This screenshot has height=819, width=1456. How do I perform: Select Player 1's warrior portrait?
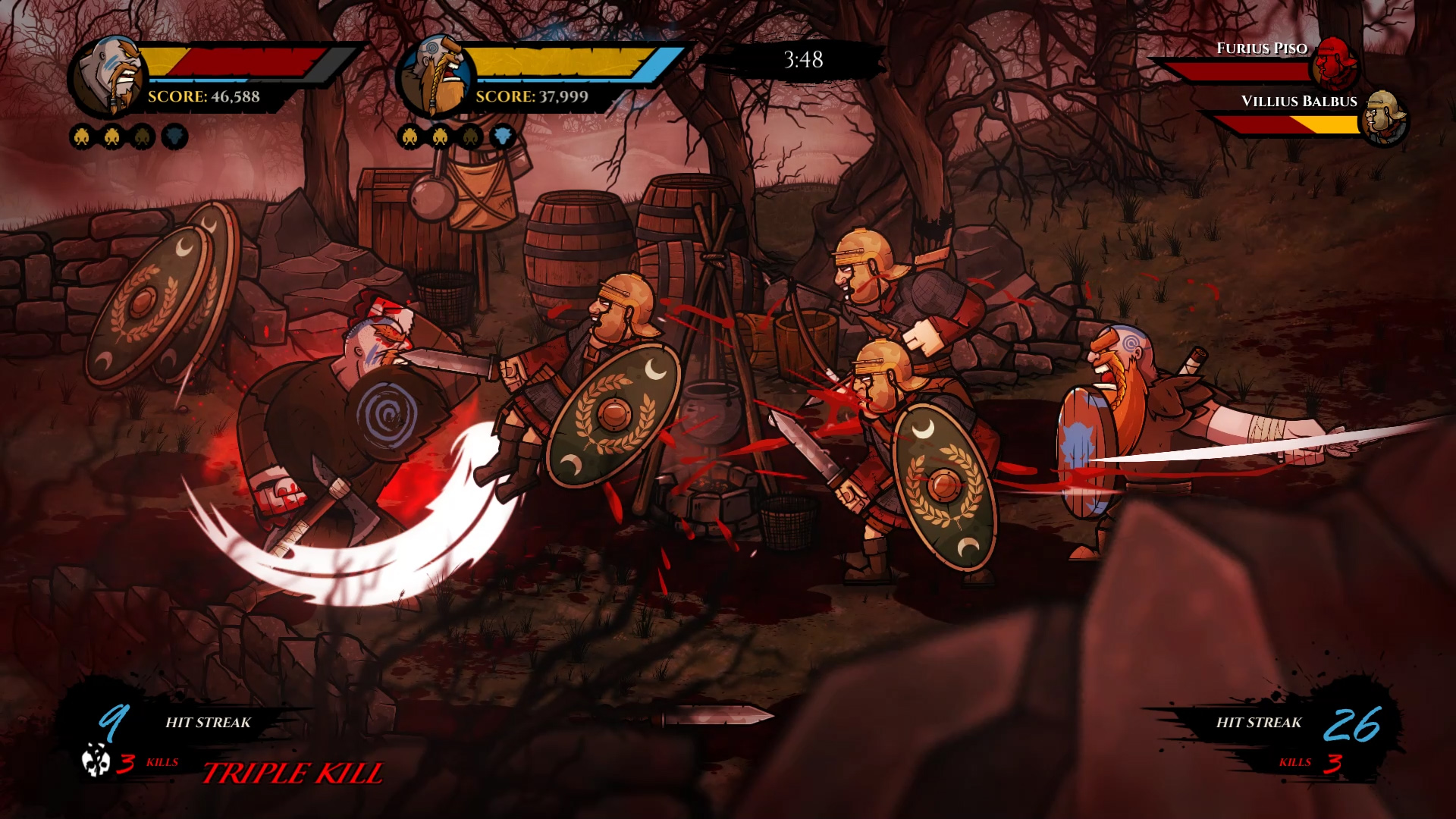[114, 76]
